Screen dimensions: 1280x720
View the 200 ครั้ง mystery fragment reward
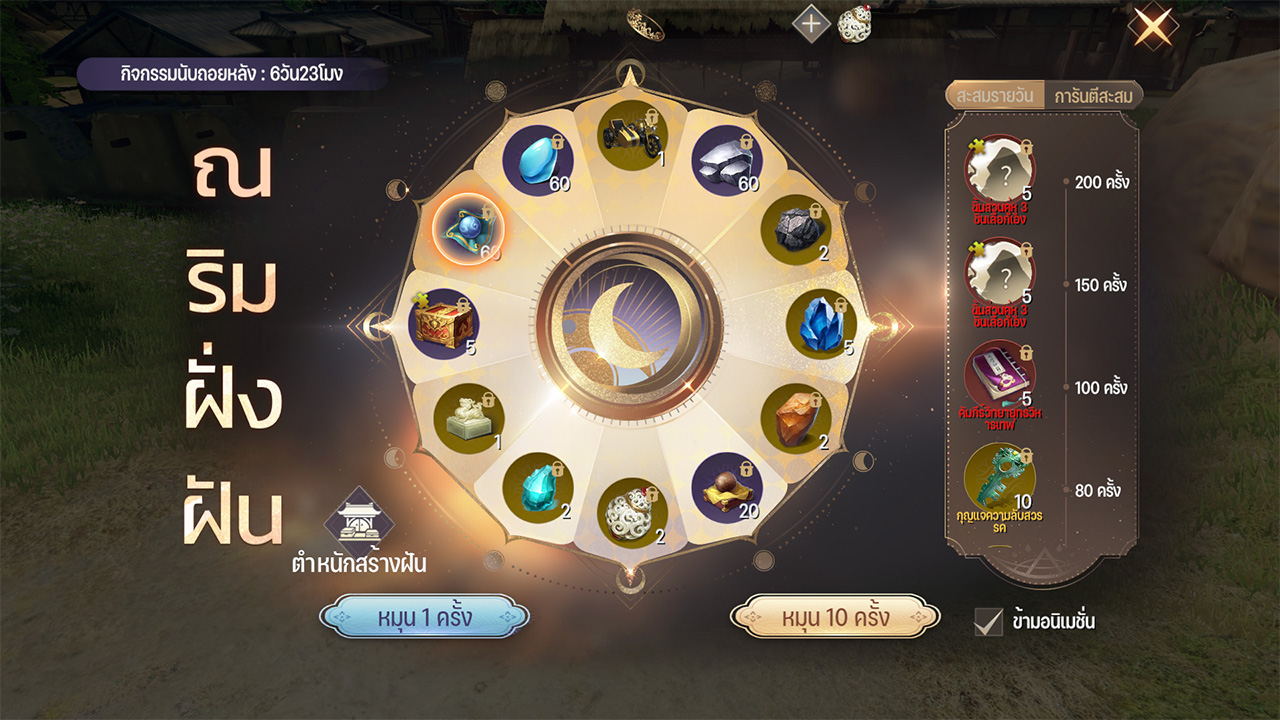pyautogui.click(x=1000, y=170)
